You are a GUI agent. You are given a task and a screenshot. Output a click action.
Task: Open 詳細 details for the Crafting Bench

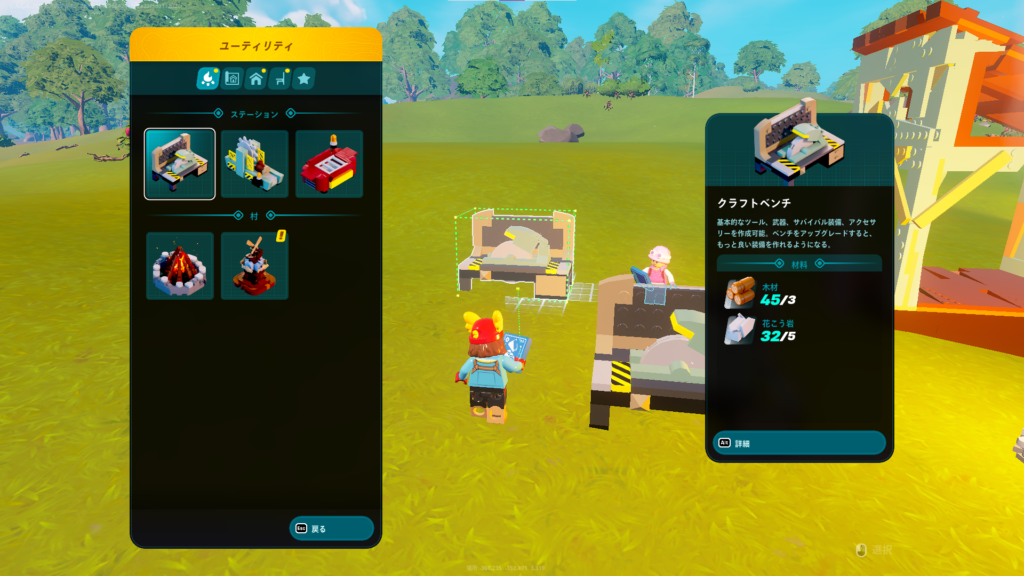click(x=798, y=443)
